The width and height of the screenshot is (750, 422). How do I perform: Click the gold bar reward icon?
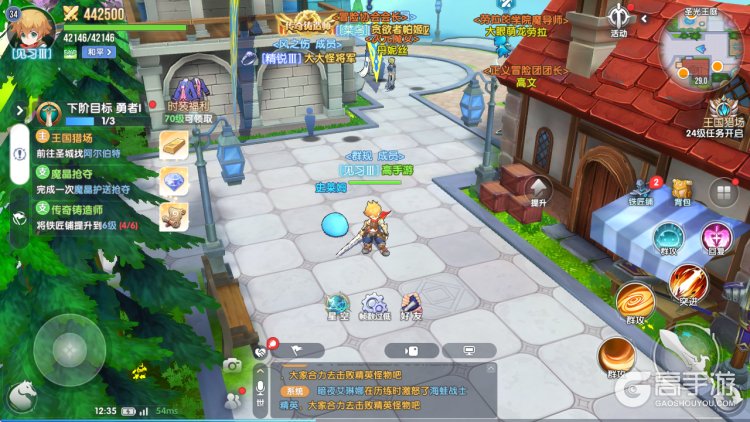pos(174,145)
